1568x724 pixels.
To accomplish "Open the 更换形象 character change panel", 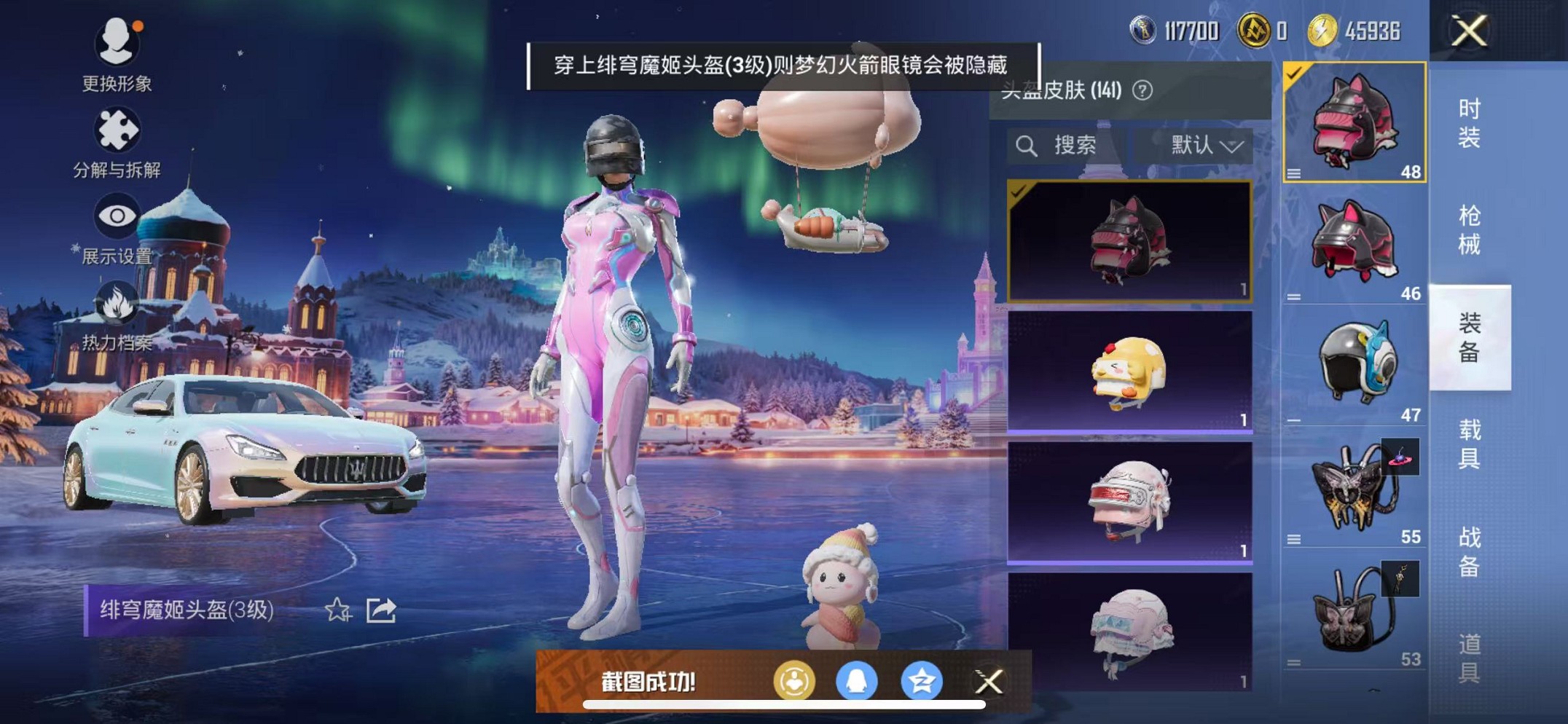I will point(117,44).
